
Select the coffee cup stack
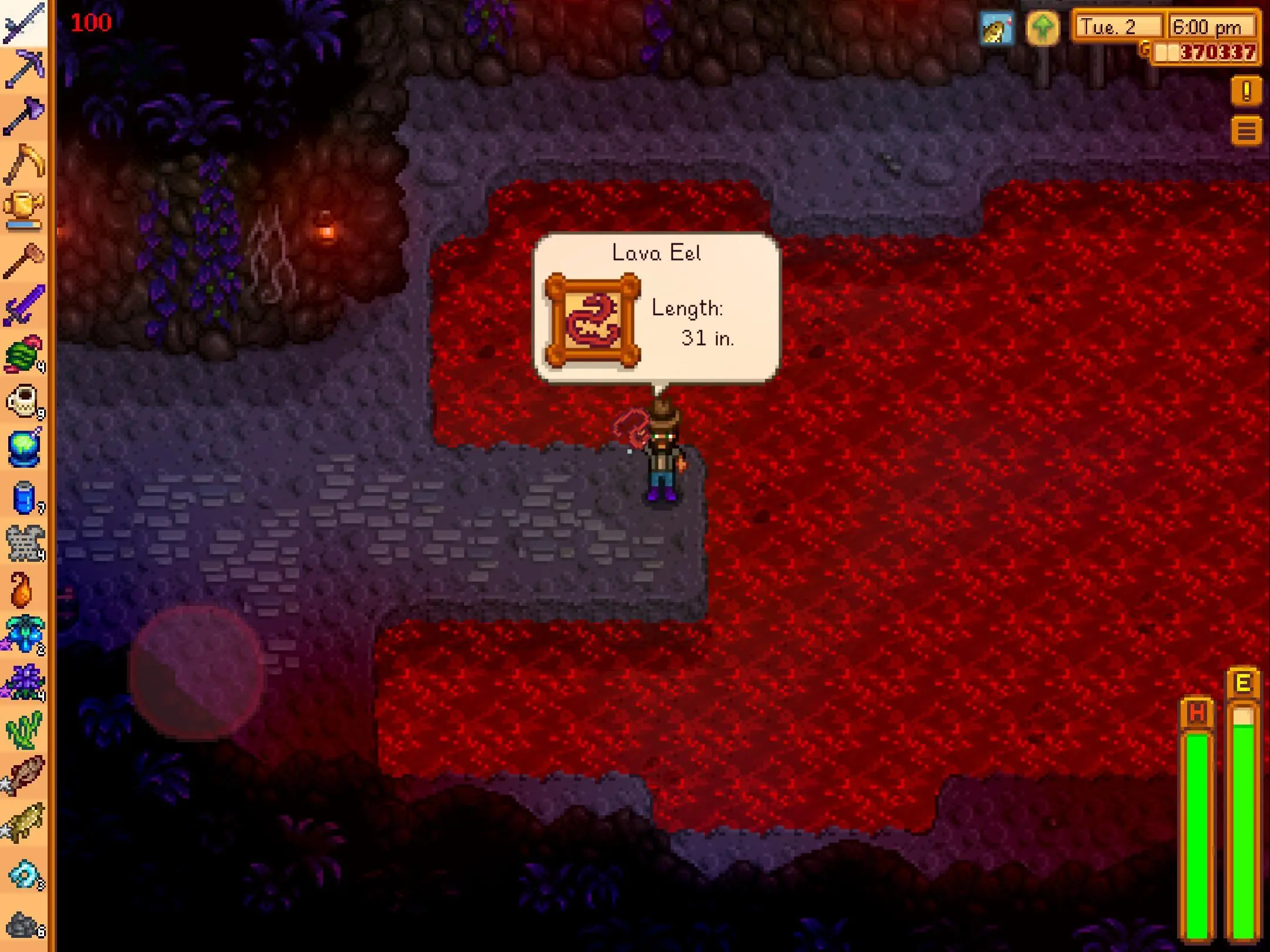(24, 401)
